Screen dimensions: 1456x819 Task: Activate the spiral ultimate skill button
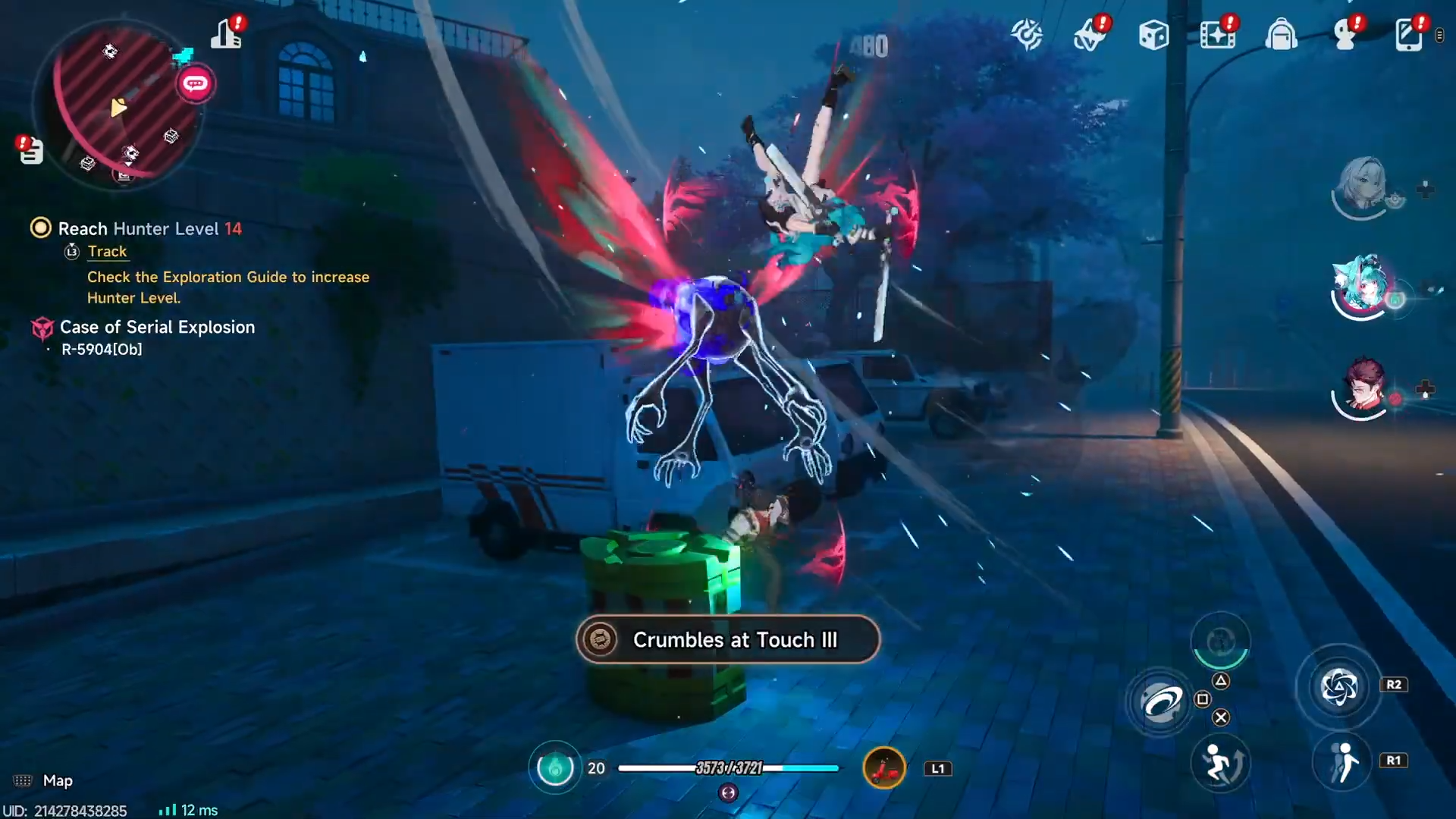[1338, 687]
